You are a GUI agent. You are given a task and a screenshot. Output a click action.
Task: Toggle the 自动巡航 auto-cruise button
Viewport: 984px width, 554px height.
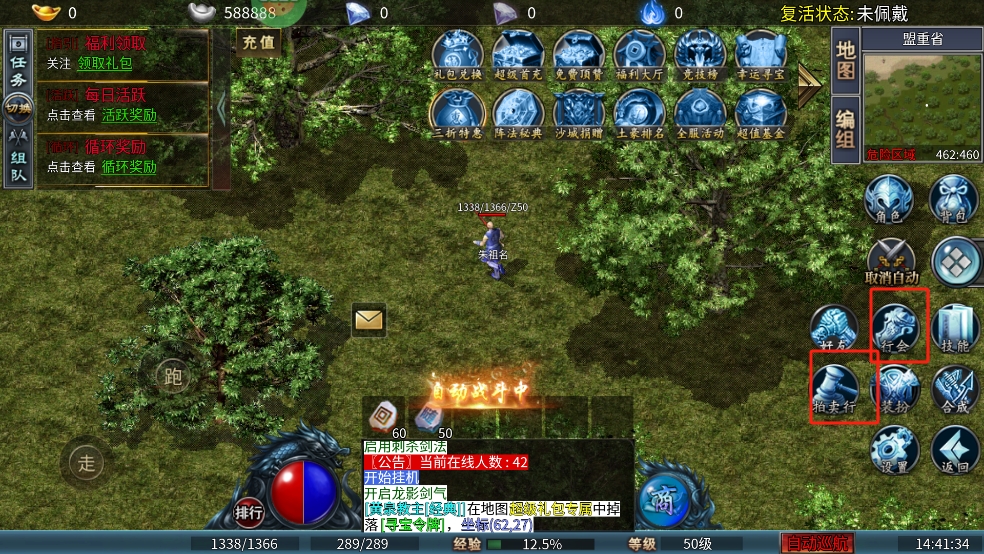click(x=818, y=544)
